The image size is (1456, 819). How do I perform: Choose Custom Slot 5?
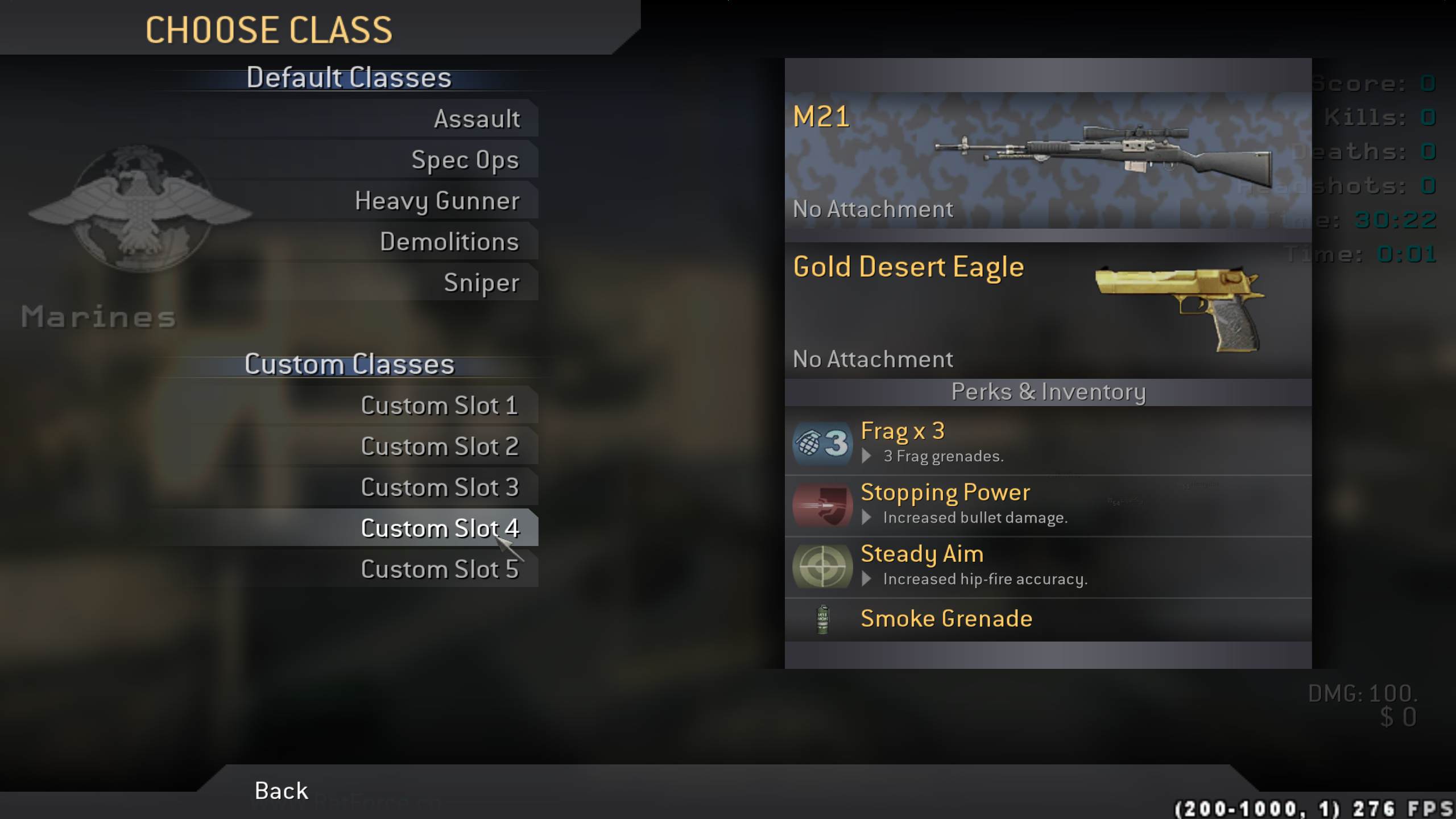440,569
